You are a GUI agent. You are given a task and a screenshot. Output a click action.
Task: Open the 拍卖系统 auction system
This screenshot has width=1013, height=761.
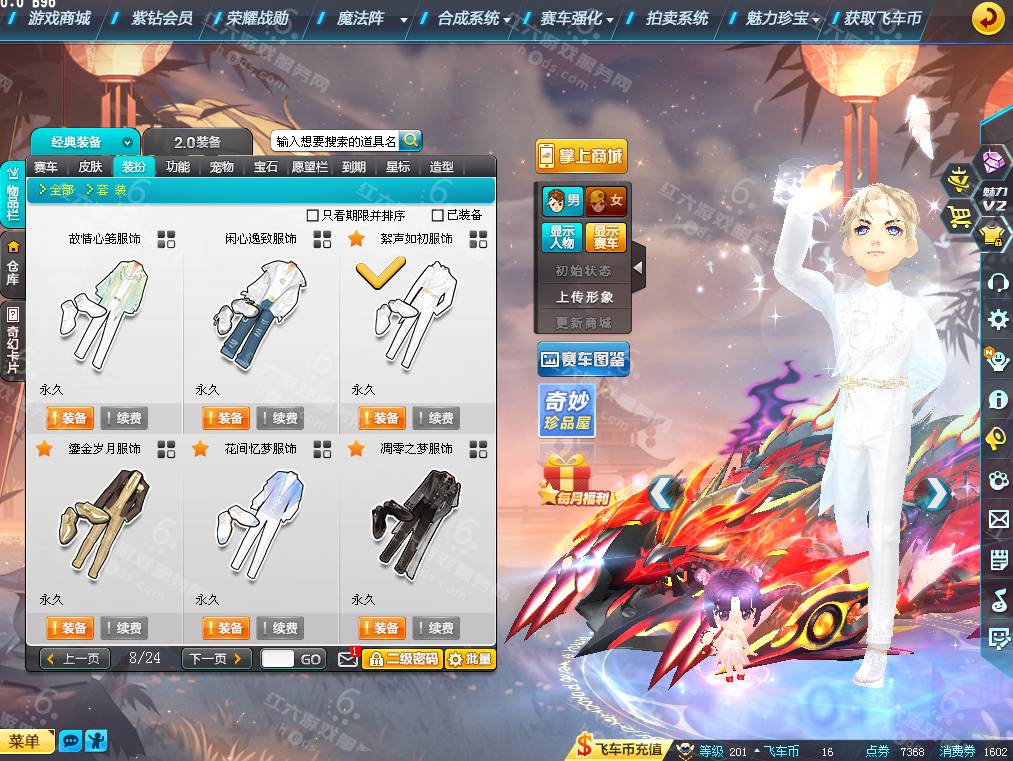click(677, 18)
